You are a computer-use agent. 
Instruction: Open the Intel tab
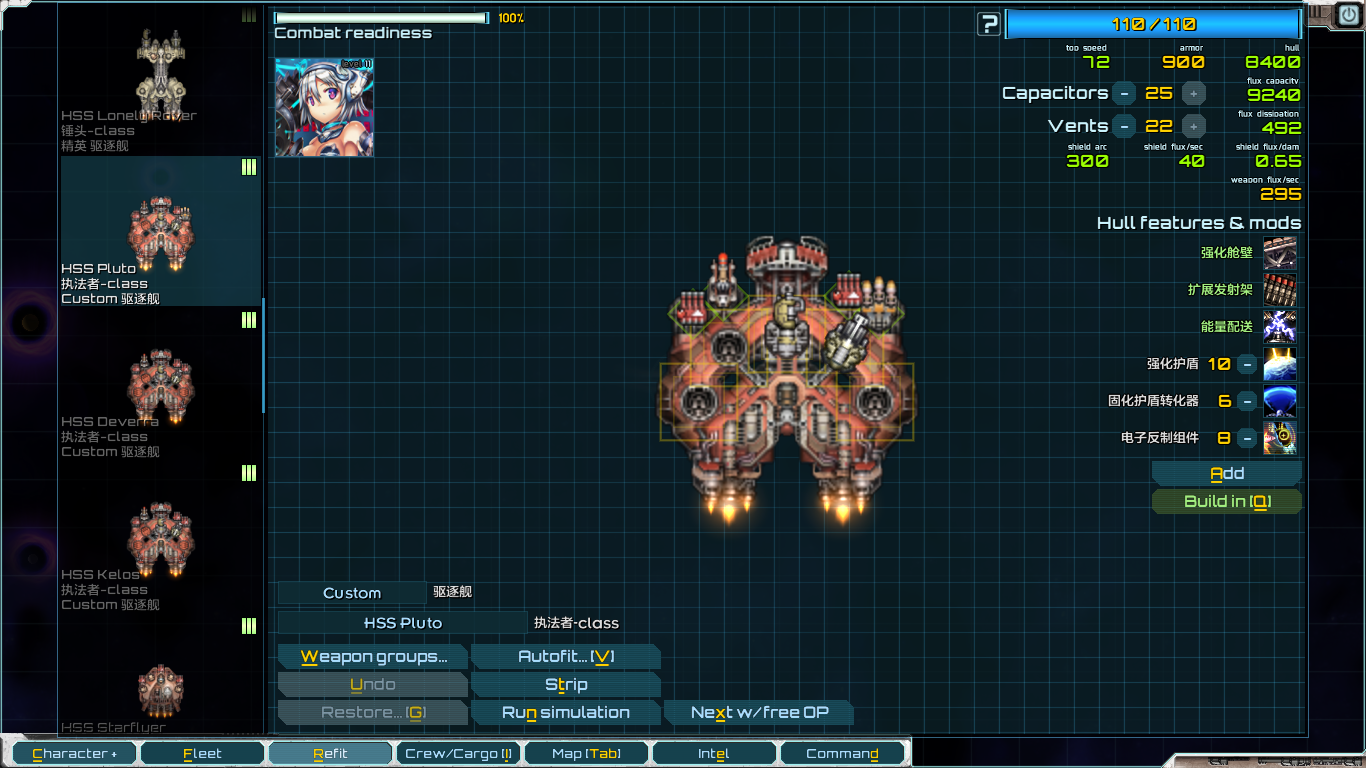pyautogui.click(x=714, y=753)
